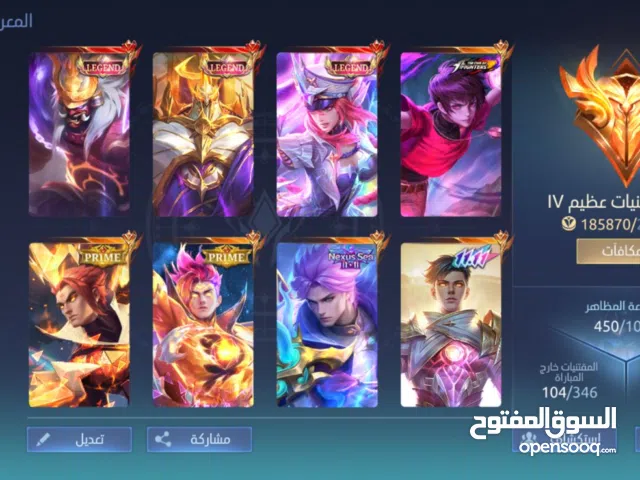This screenshot has width=640, height=480.
Task: Select the Legend card with white-haired masked hero
Action: click(79, 133)
